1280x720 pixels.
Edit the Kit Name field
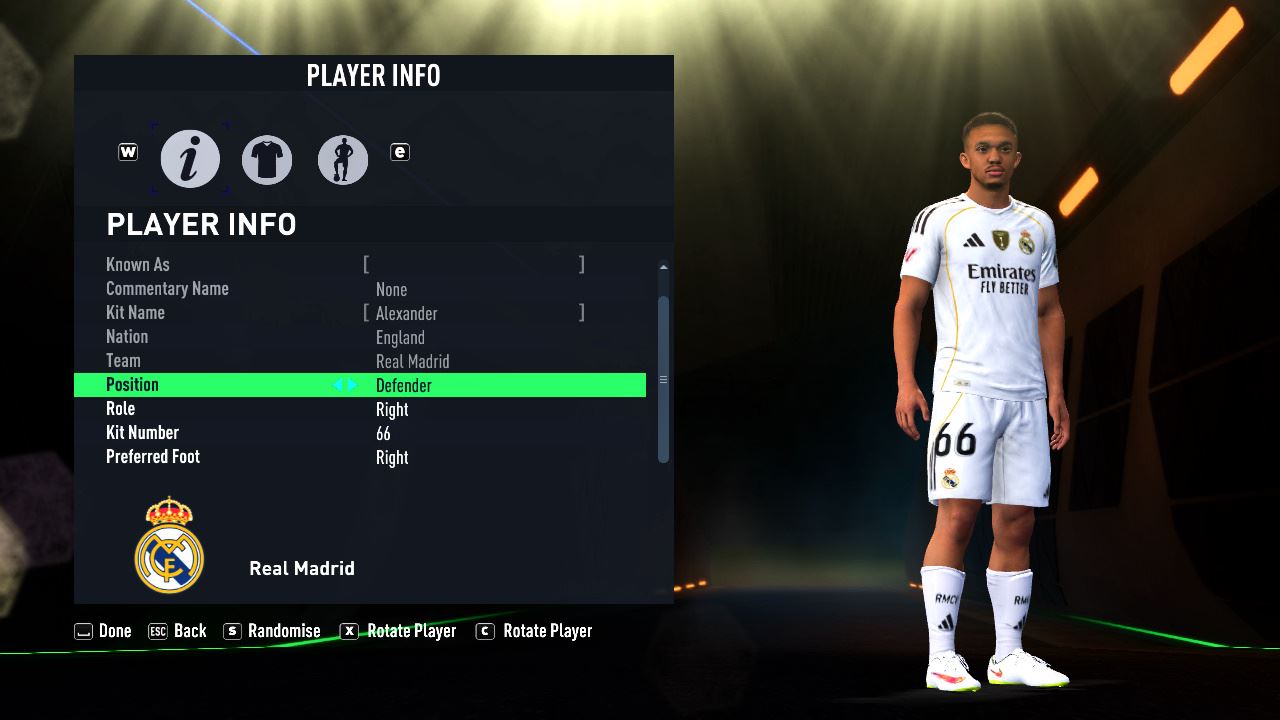474,313
